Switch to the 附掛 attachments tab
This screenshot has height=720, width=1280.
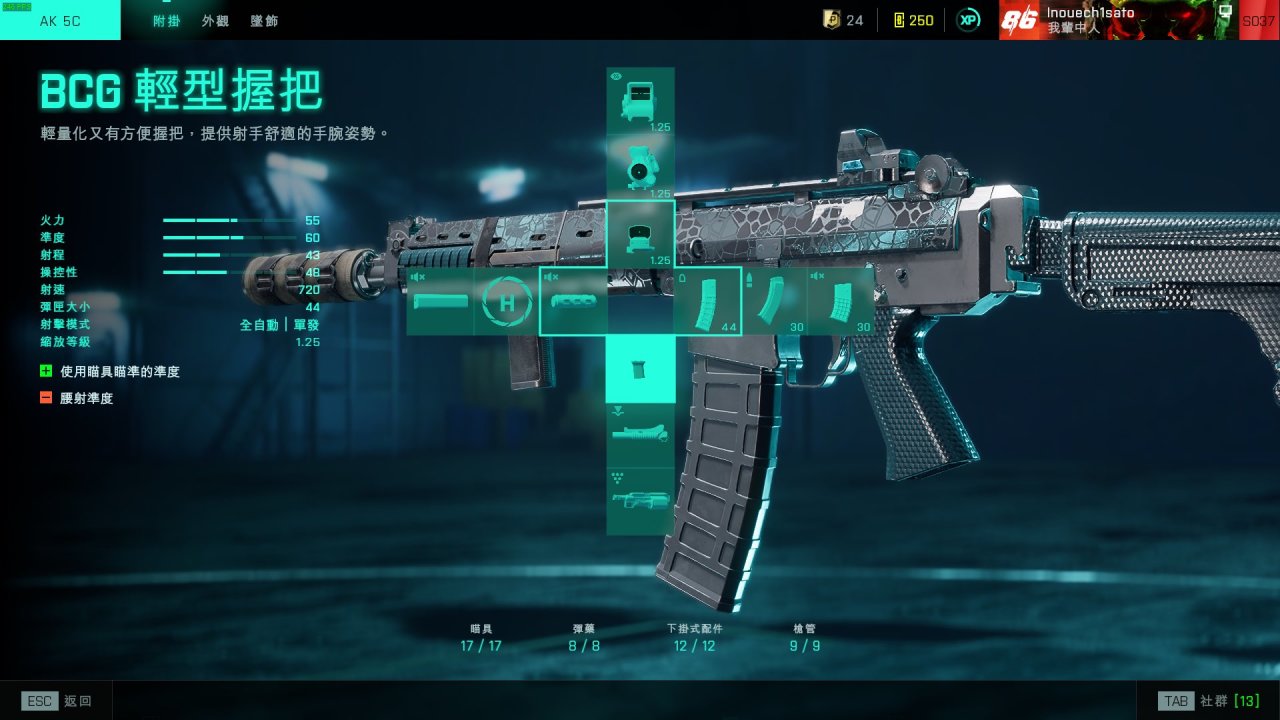(x=166, y=20)
